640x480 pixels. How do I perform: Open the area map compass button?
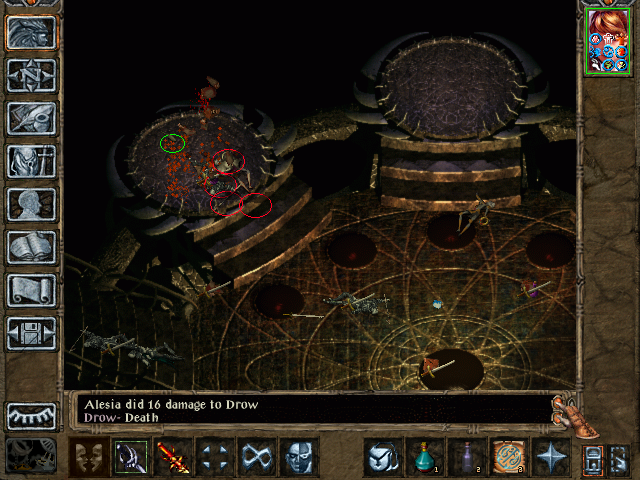pyautogui.click(x=31, y=75)
